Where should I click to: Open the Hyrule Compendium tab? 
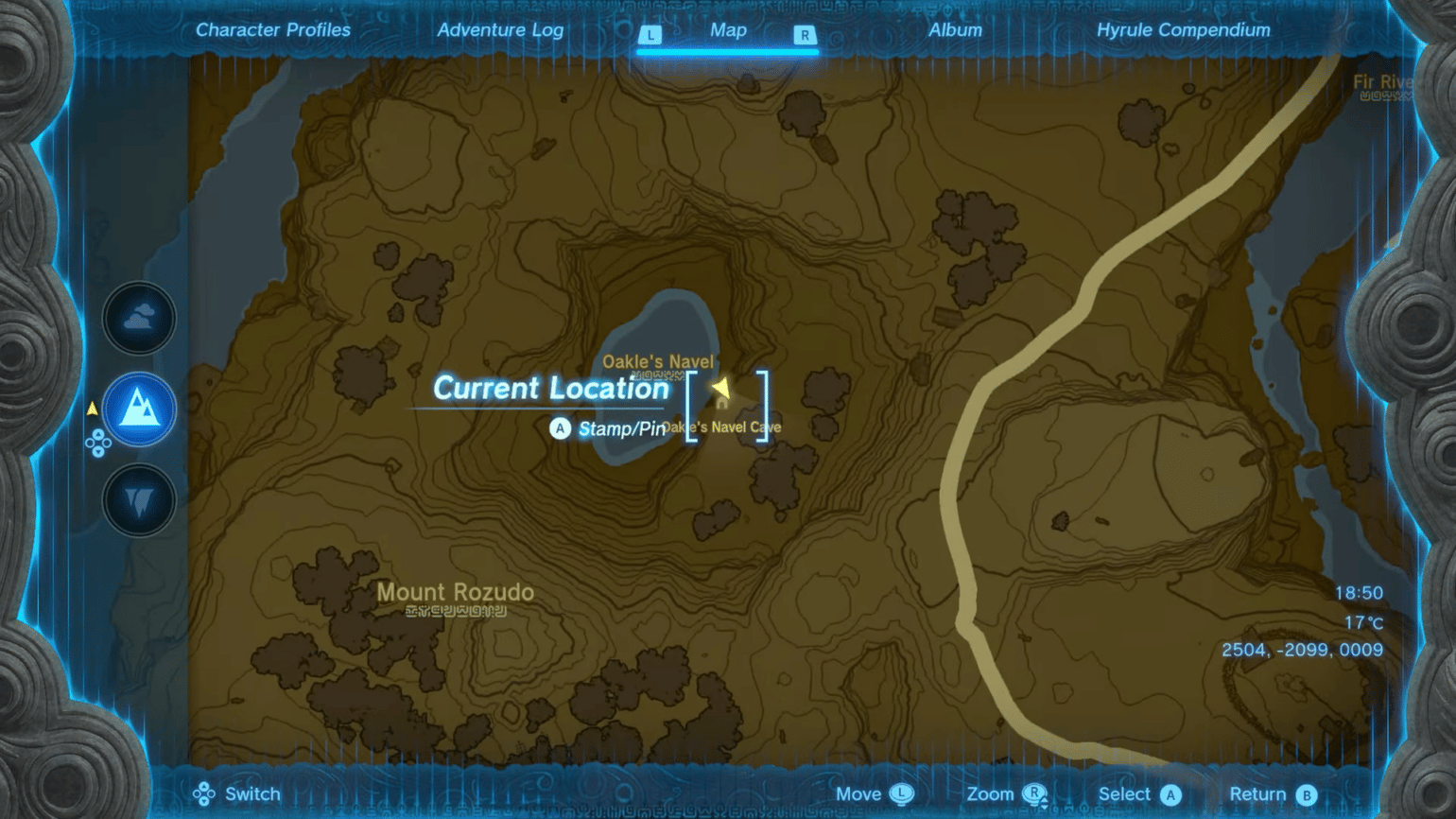point(1183,29)
